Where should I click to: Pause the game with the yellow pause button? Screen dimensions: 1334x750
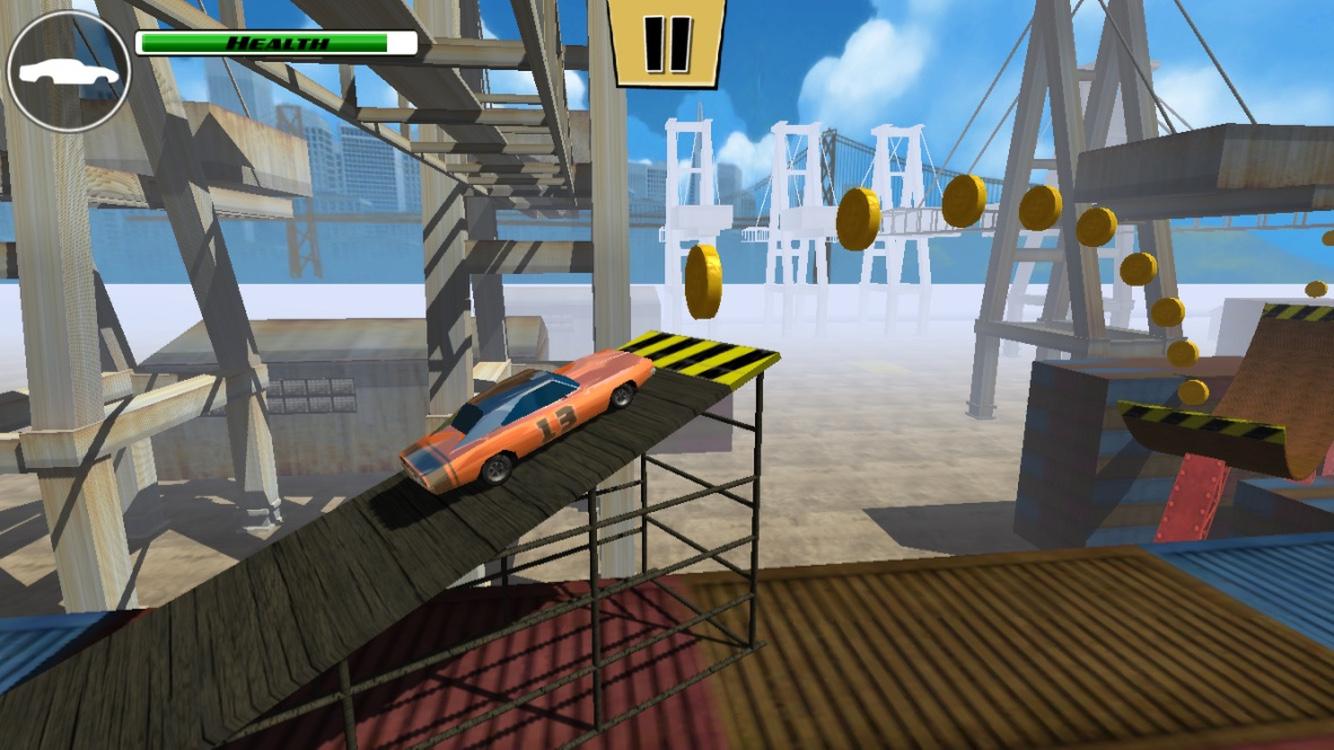coord(667,43)
